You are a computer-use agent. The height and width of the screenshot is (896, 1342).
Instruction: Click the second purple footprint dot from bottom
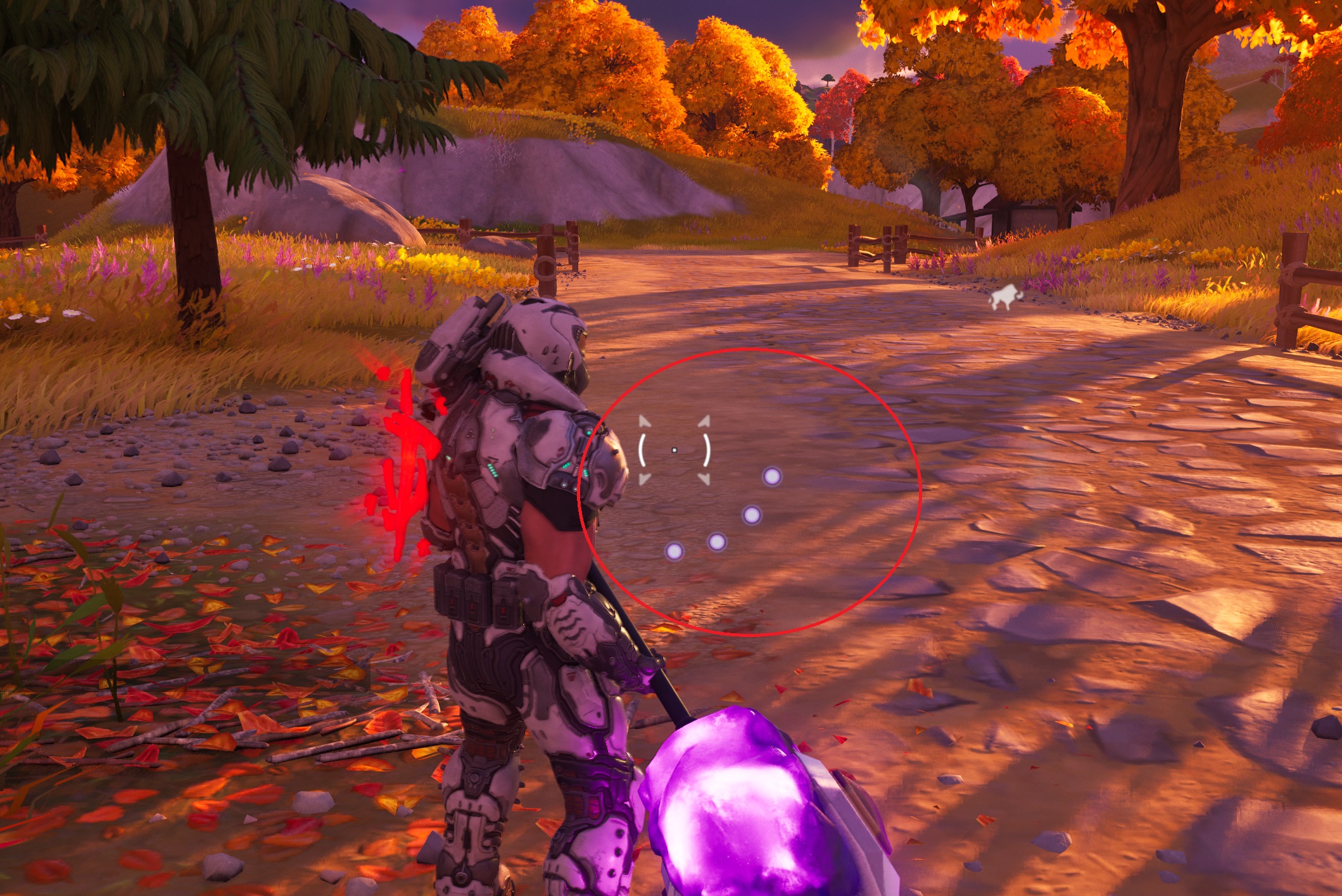[718, 541]
